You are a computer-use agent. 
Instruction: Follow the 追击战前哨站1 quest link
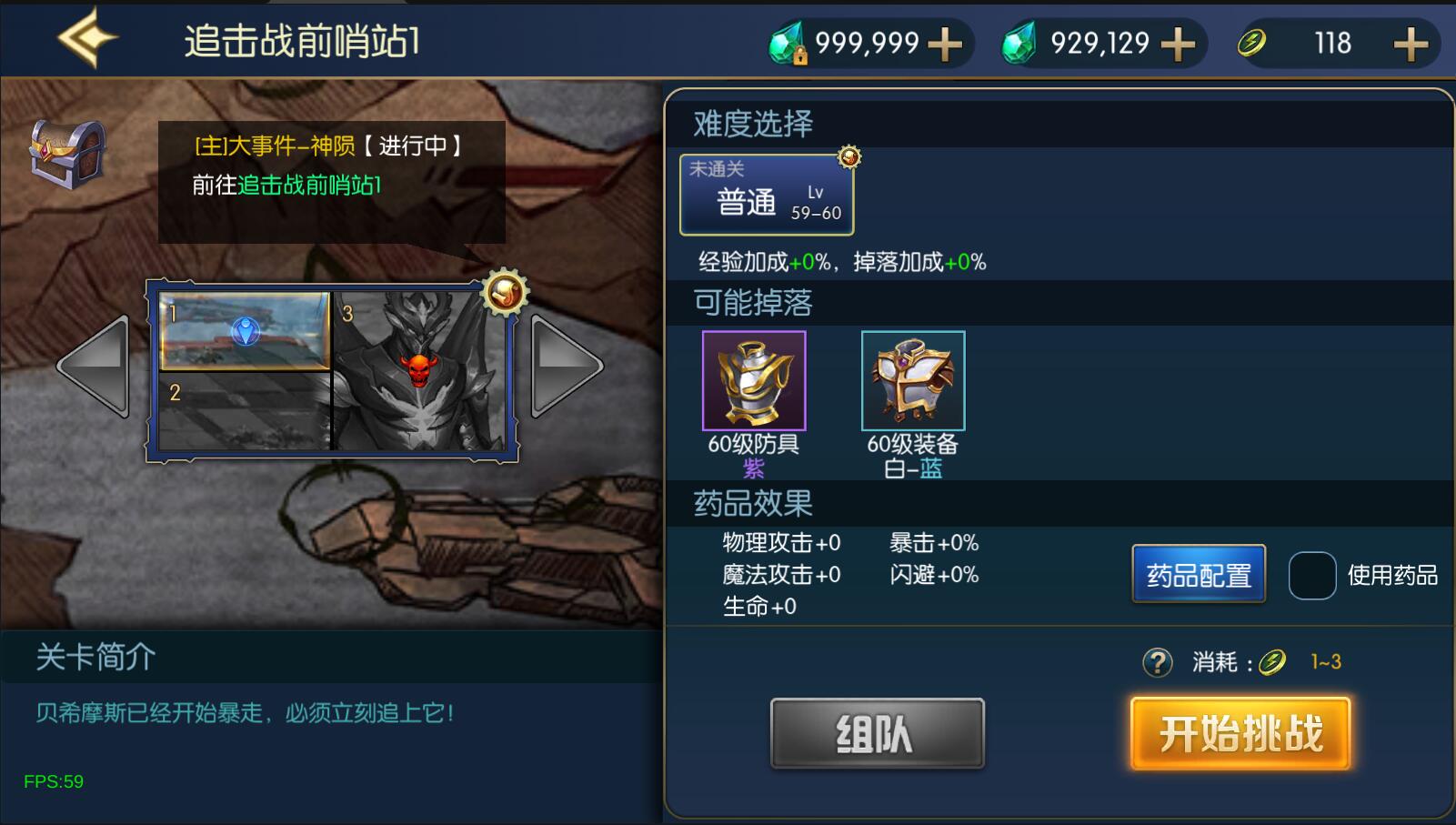coord(309,185)
